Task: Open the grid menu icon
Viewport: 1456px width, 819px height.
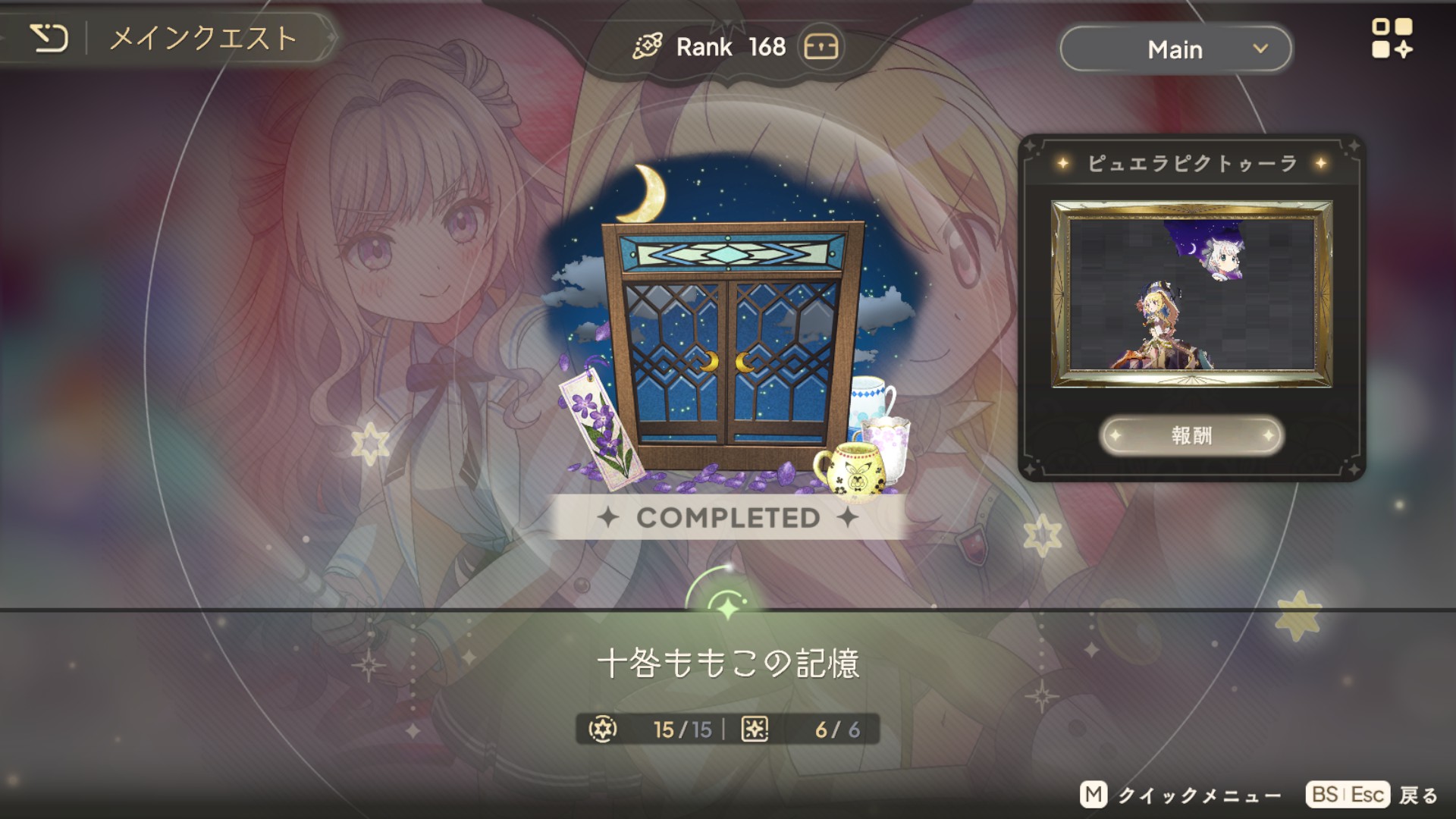Action: [x=1392, y=38]
